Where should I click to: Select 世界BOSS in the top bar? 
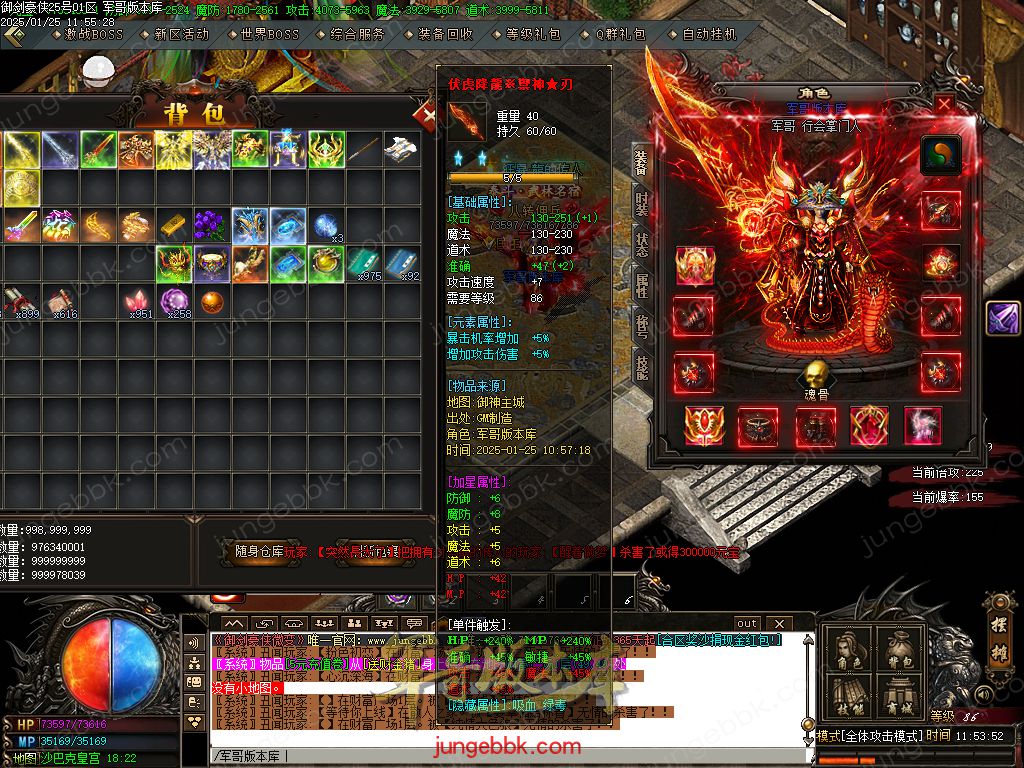pos(269,34)
